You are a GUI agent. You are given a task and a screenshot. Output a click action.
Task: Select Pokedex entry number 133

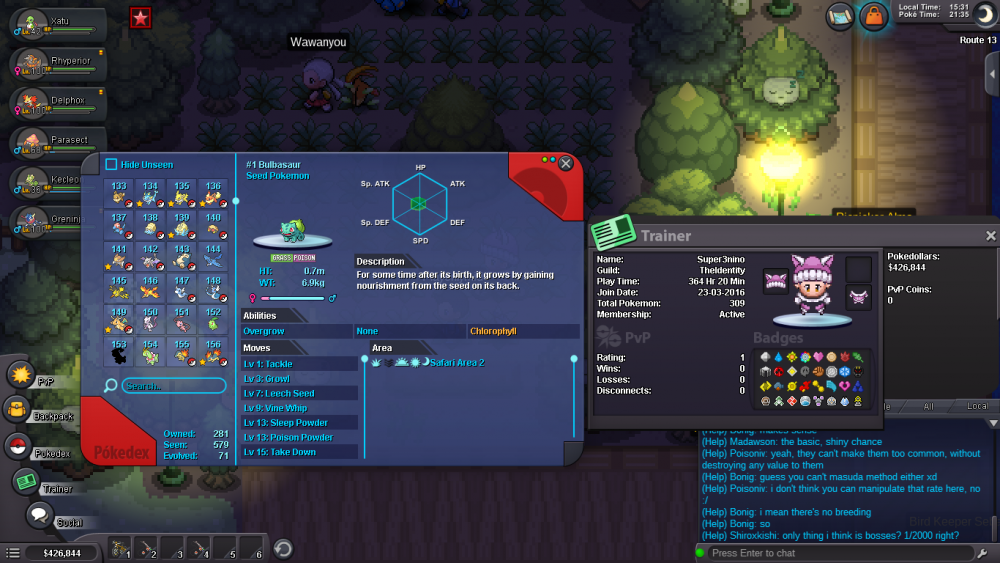[x=119, y=193]
